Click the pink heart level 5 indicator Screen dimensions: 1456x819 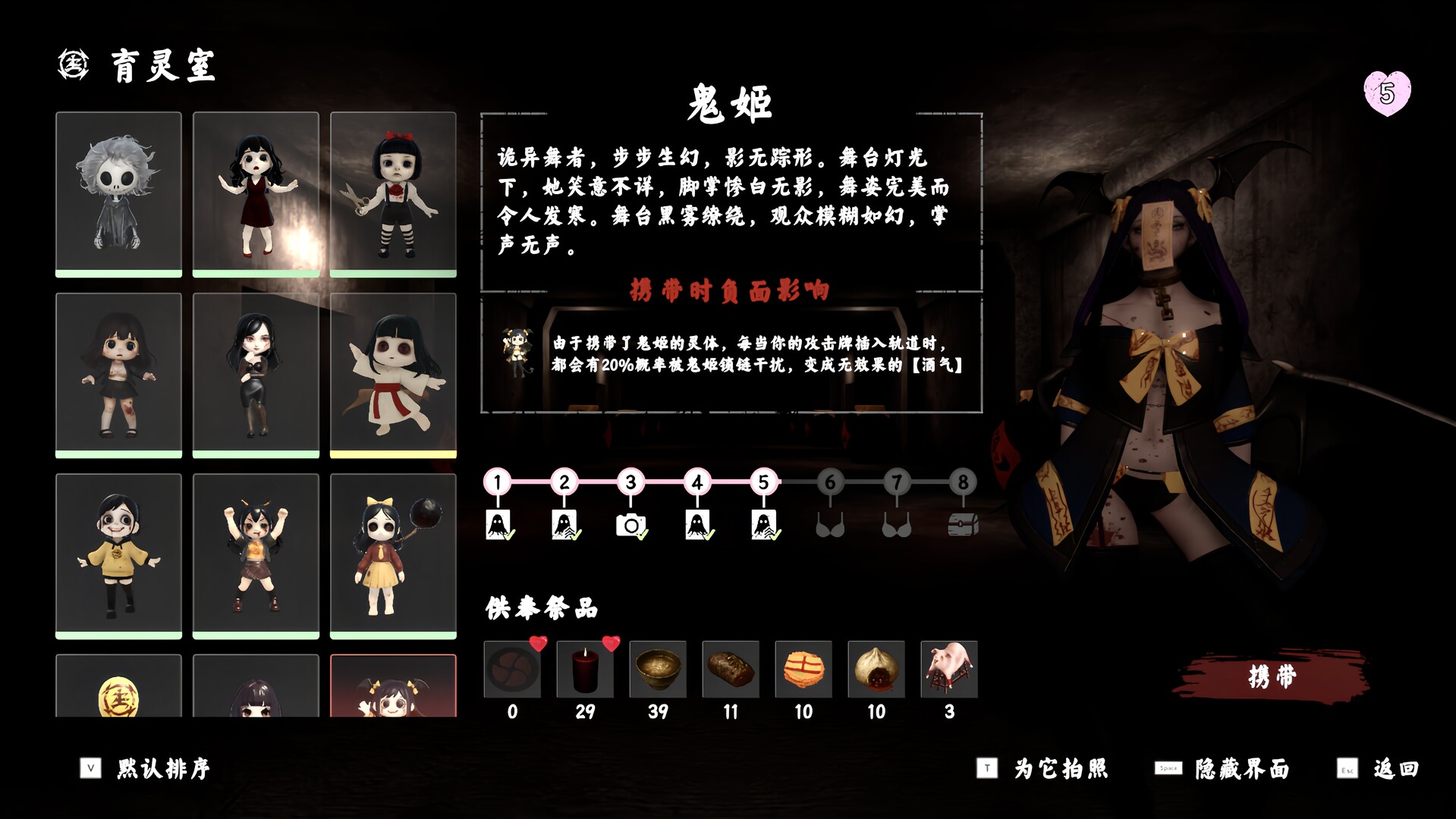pyautogui.click(x=1386, y=93)
